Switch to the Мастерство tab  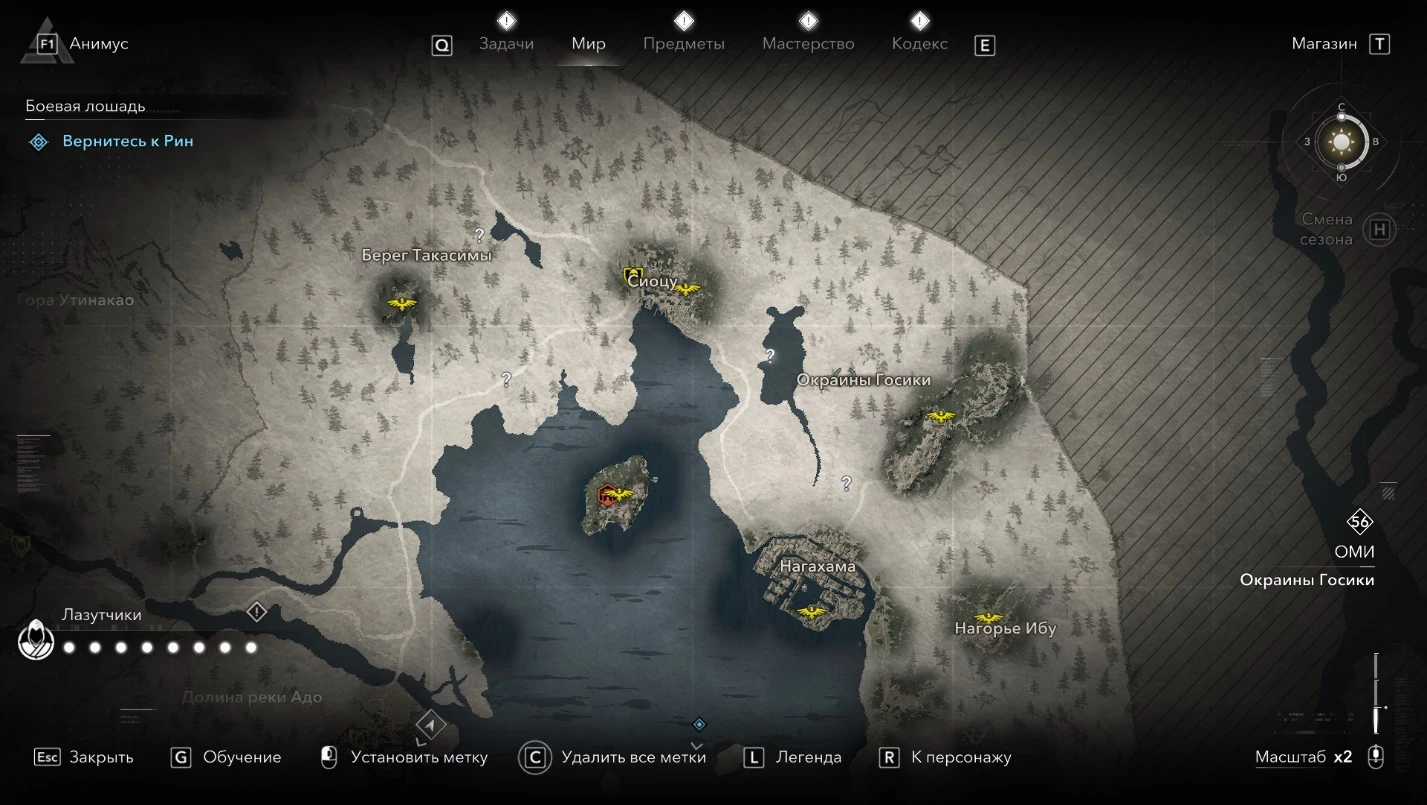(808, 44)
